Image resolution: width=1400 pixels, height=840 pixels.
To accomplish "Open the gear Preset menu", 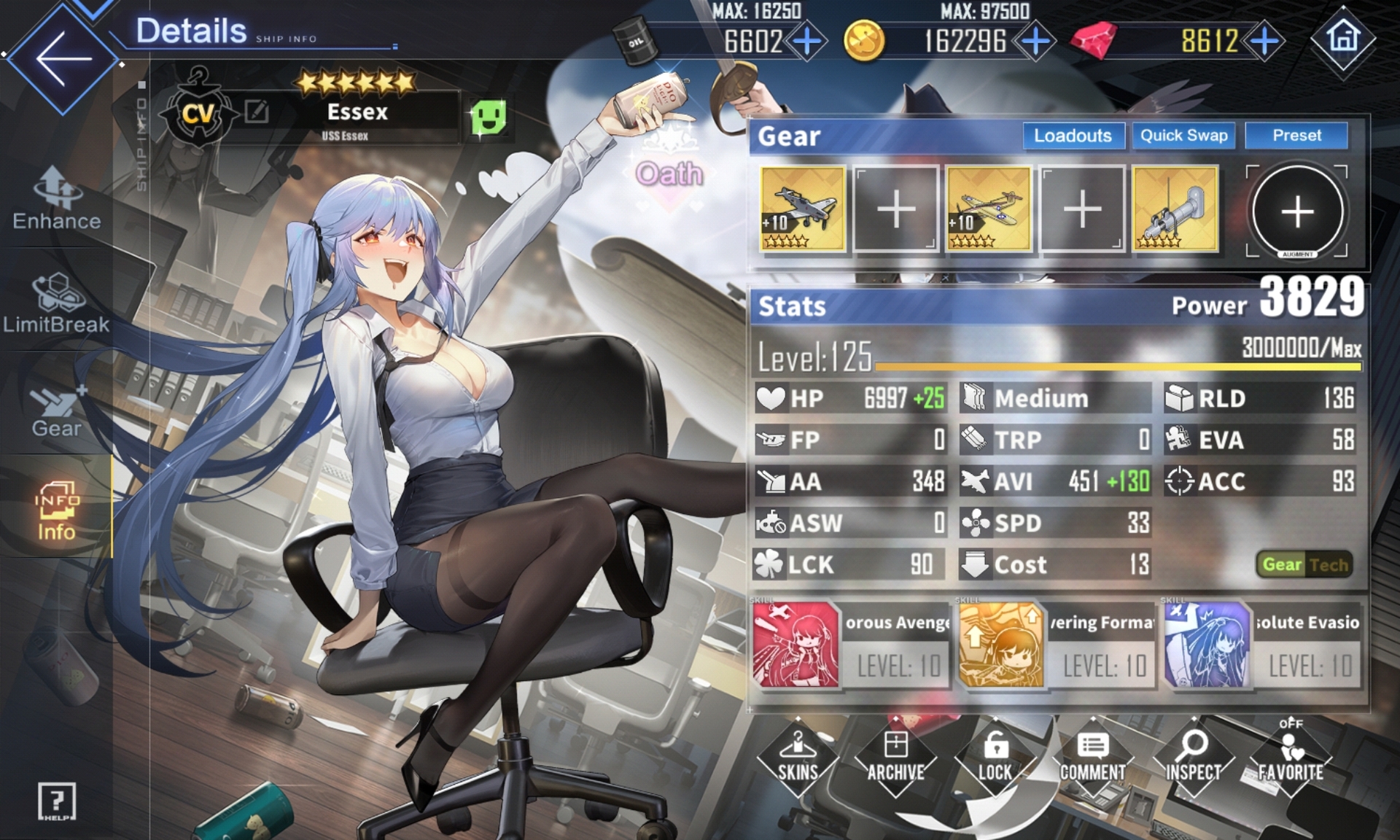I will 1296,136.
